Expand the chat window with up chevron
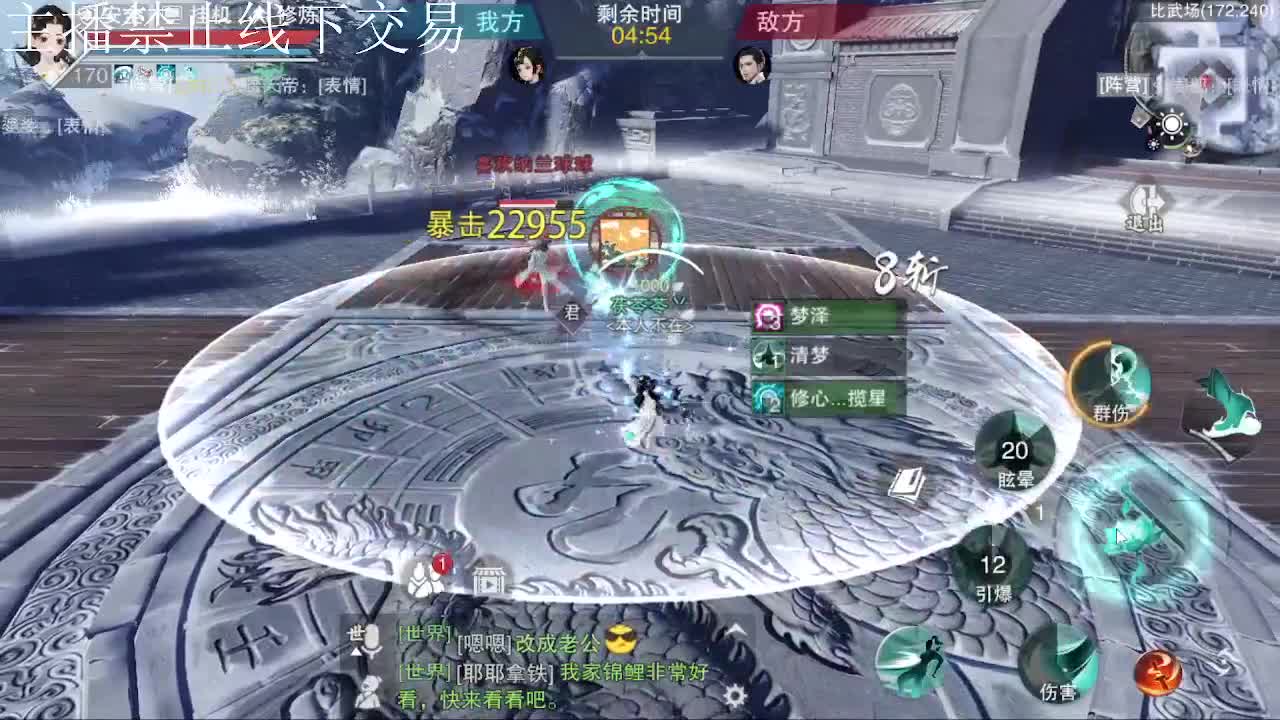Viewport: 1280px width, 720px height. pos(734,629)
